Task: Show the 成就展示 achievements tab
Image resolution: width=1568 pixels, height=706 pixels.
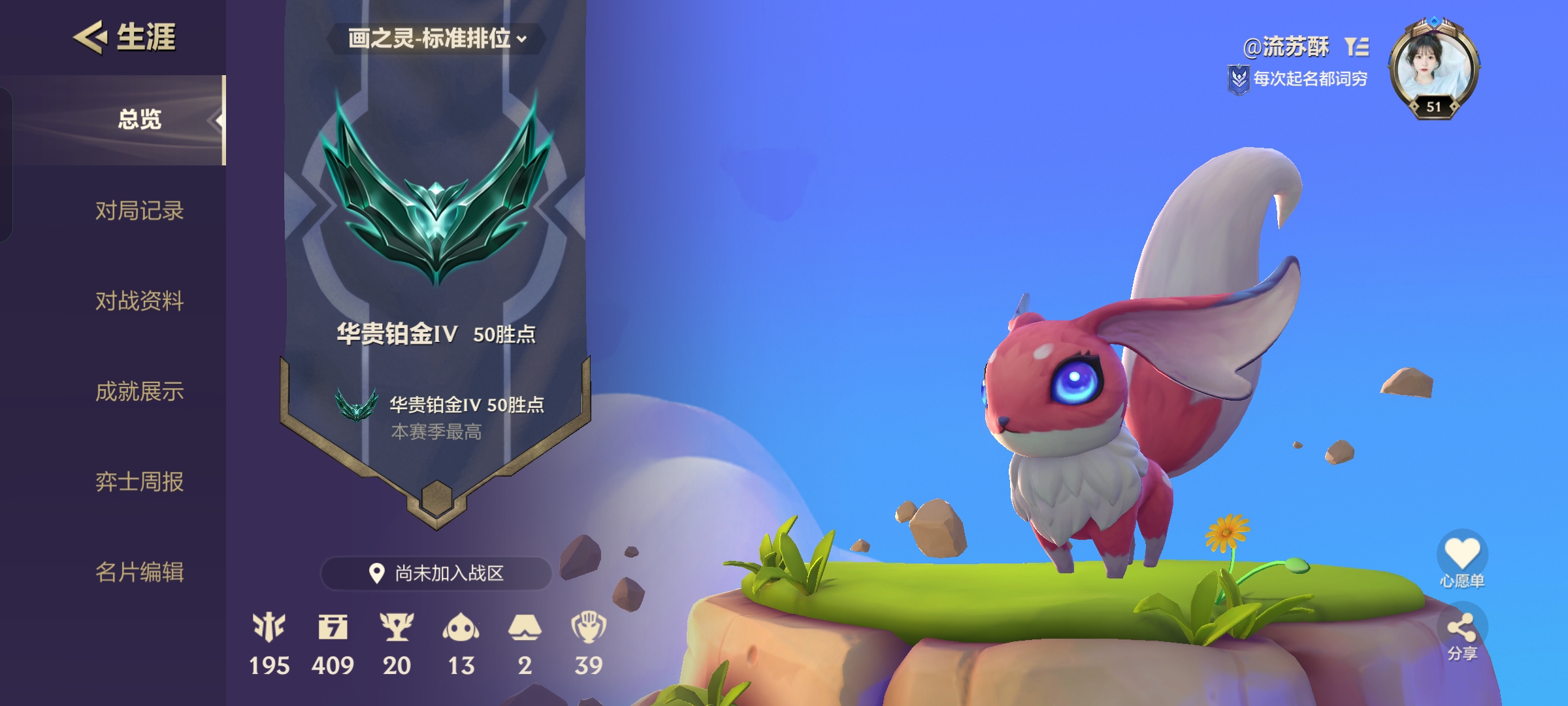Action: pos(139,391)
